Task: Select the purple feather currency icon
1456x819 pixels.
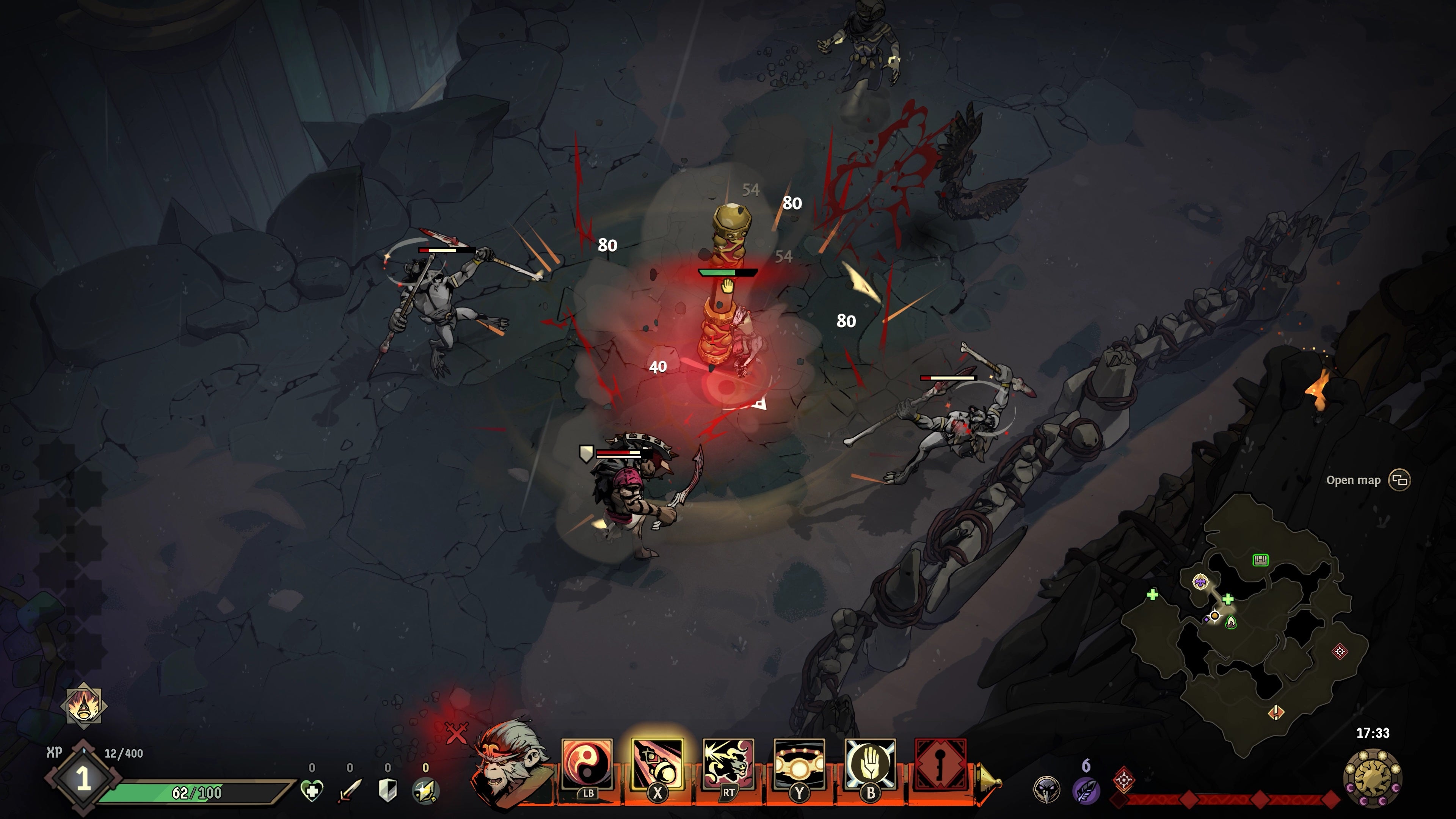Action: 1086,789
